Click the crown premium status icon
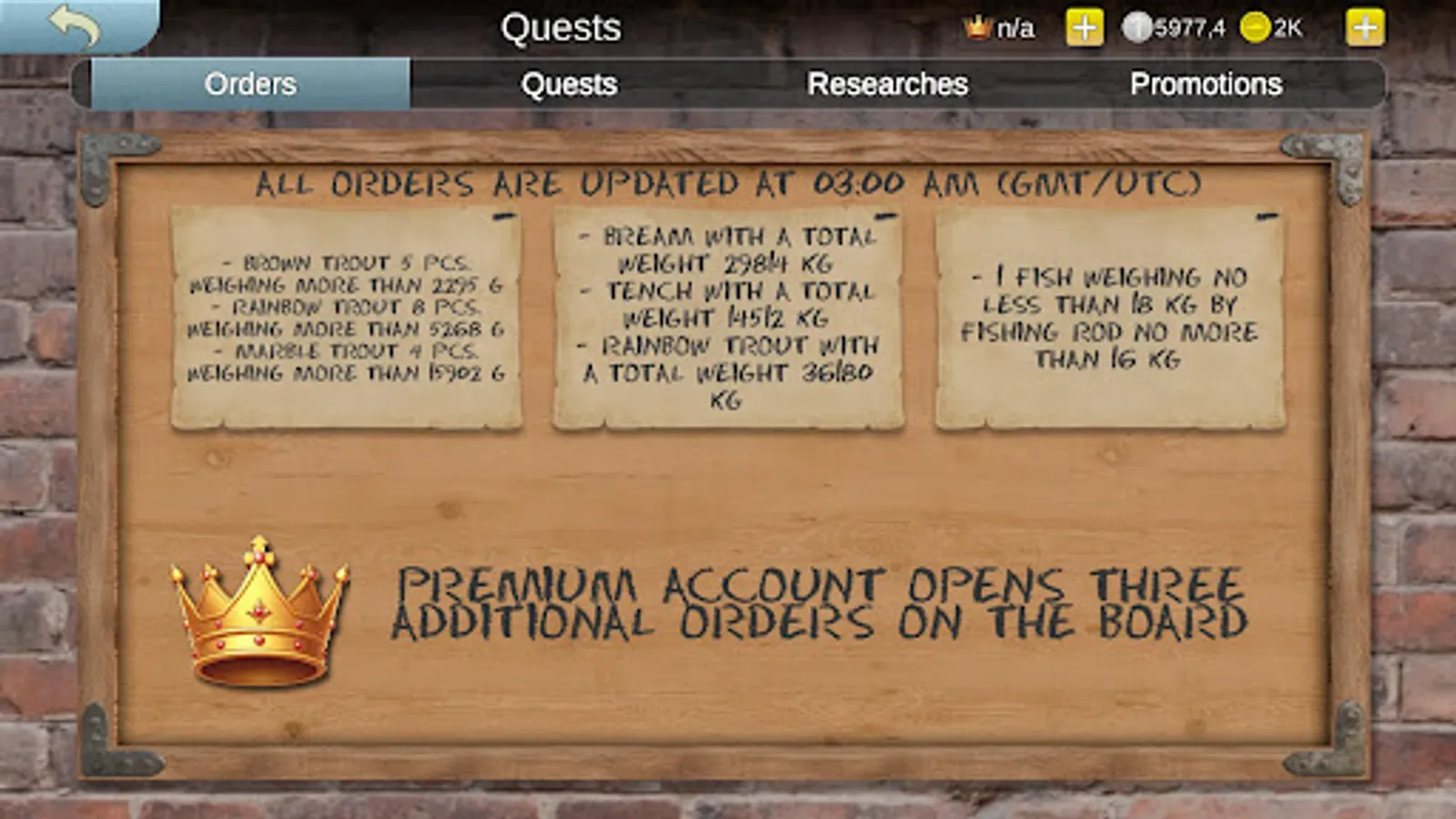 976,27
